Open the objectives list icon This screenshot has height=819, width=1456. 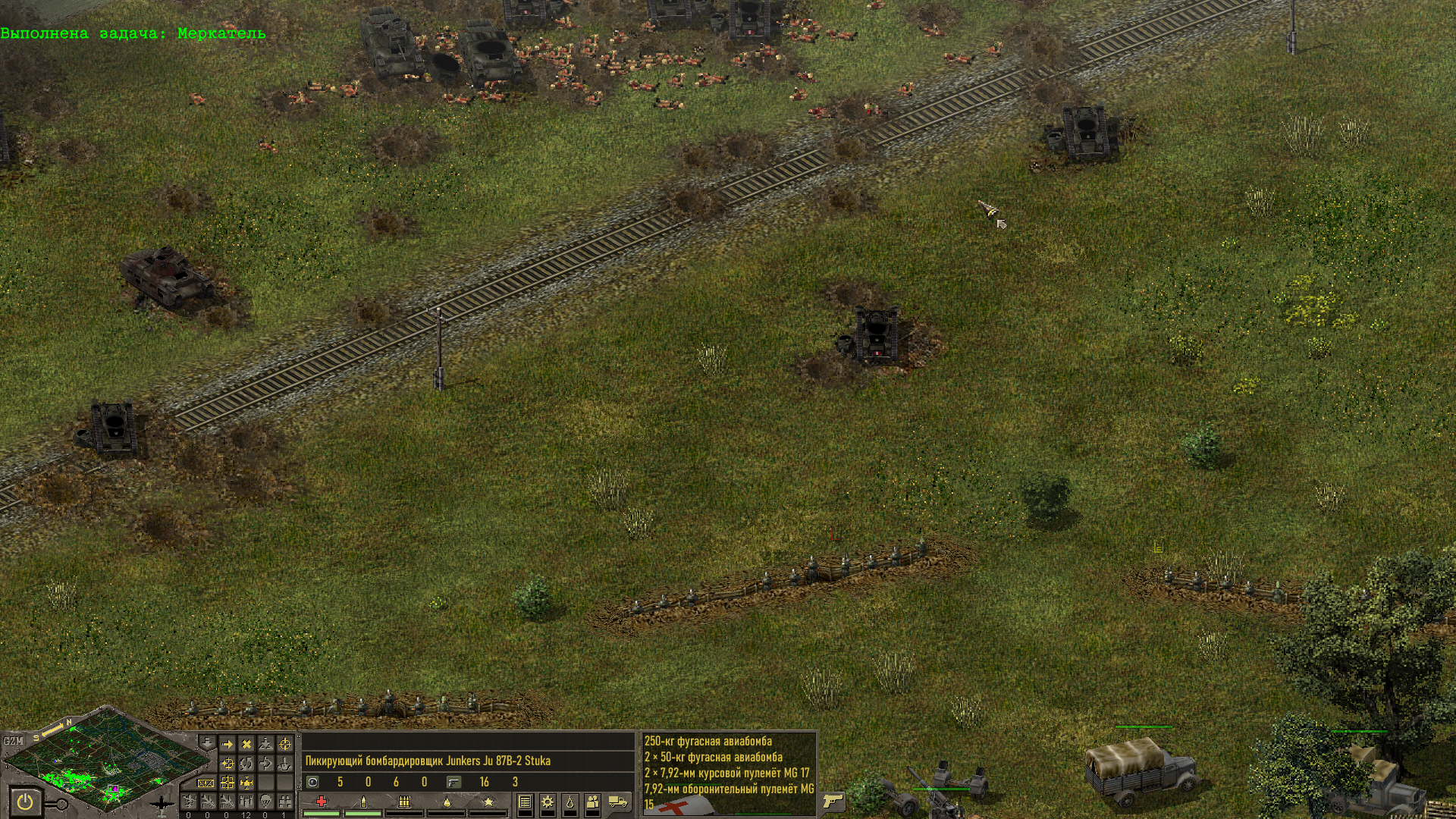click(x=525, y=802)
